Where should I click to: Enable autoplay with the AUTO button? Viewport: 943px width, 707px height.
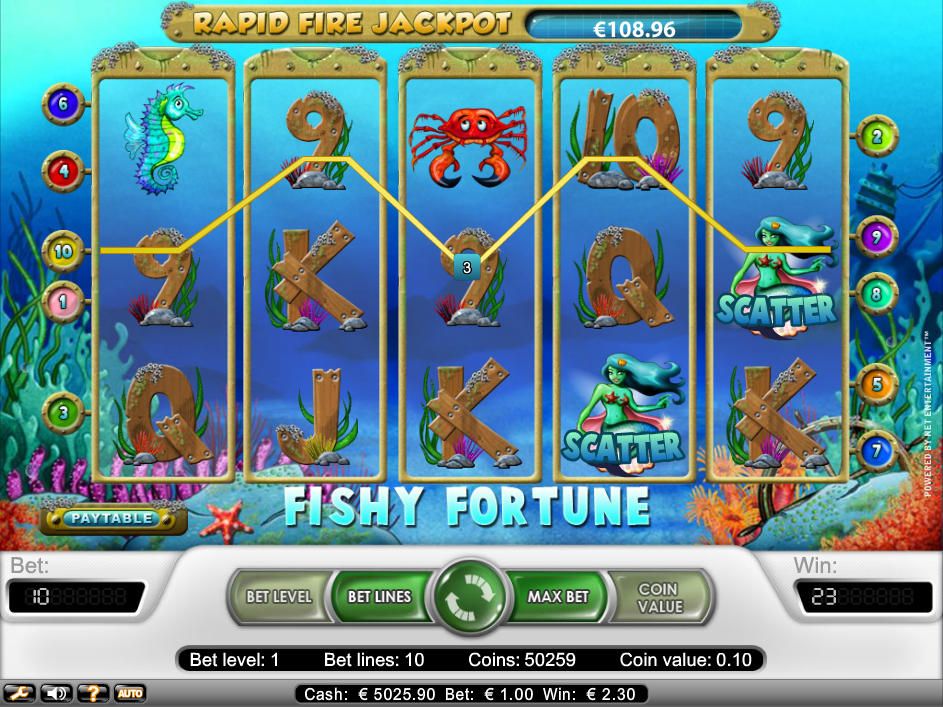pyautogui.click(x=129, y=692)
